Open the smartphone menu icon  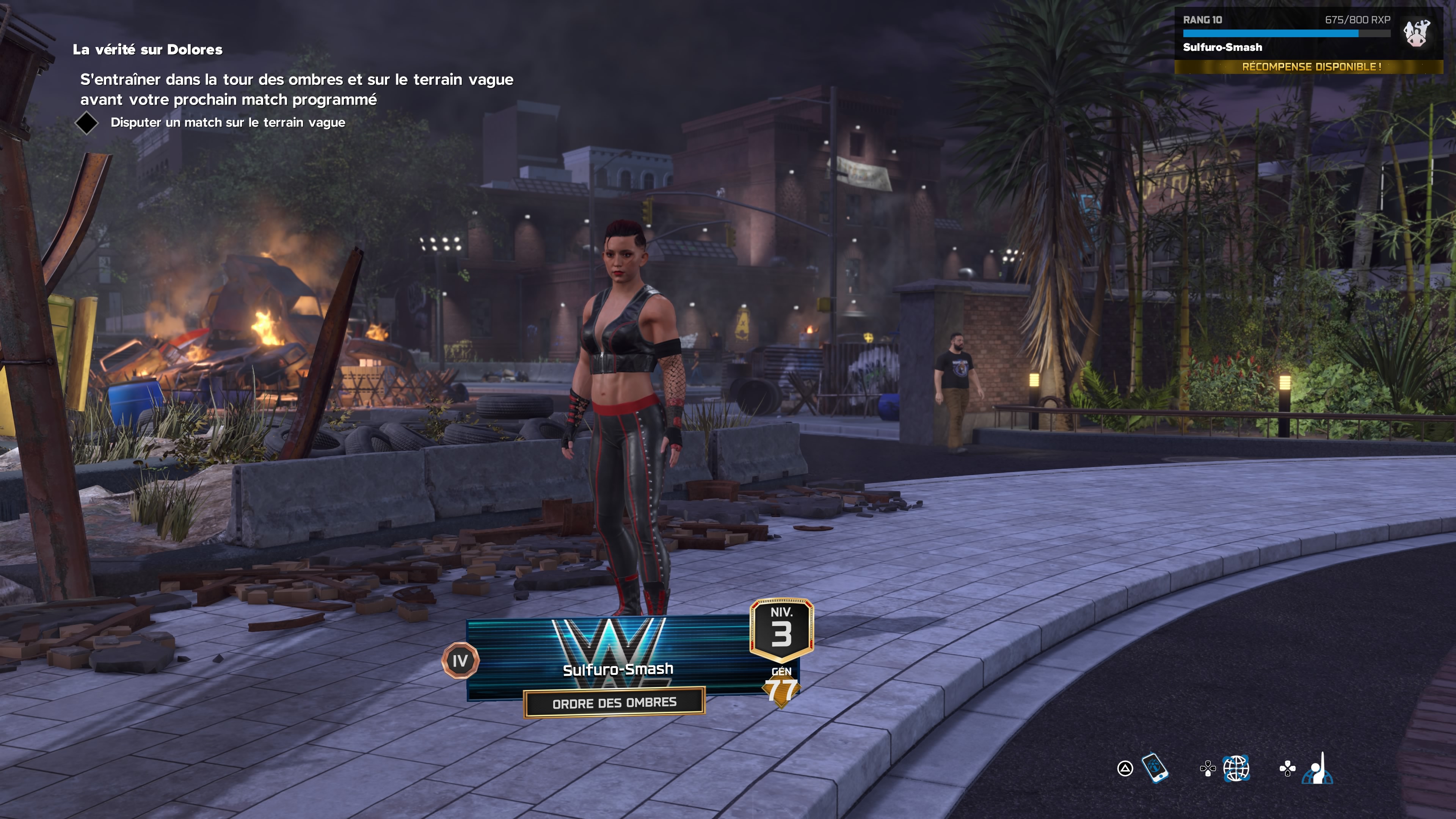pyautogui.click(x=1155, y=768)
